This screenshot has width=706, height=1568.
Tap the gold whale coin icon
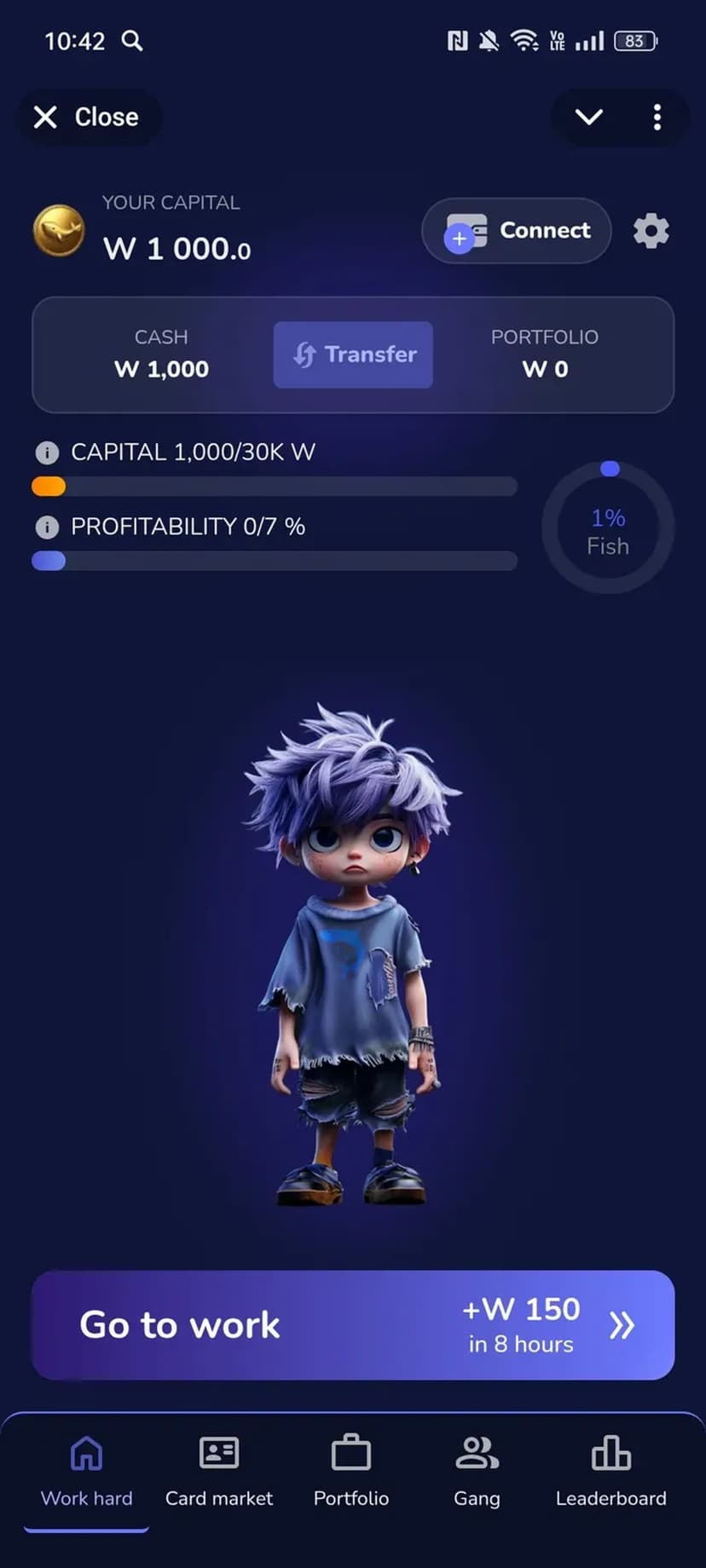click(x=59, y=231)
